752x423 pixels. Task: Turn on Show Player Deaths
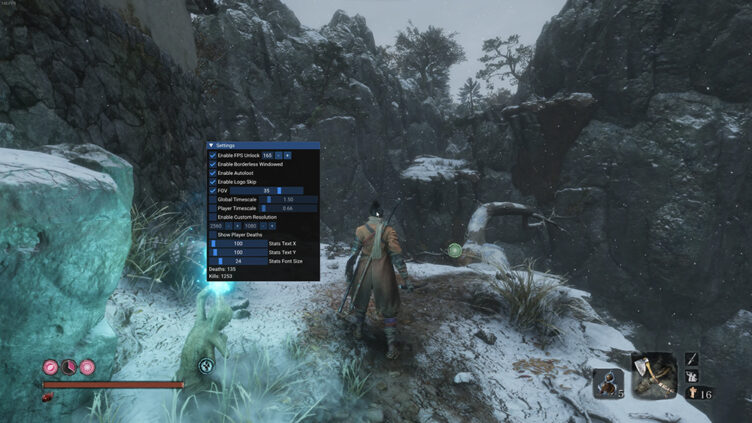coord(212,234)
